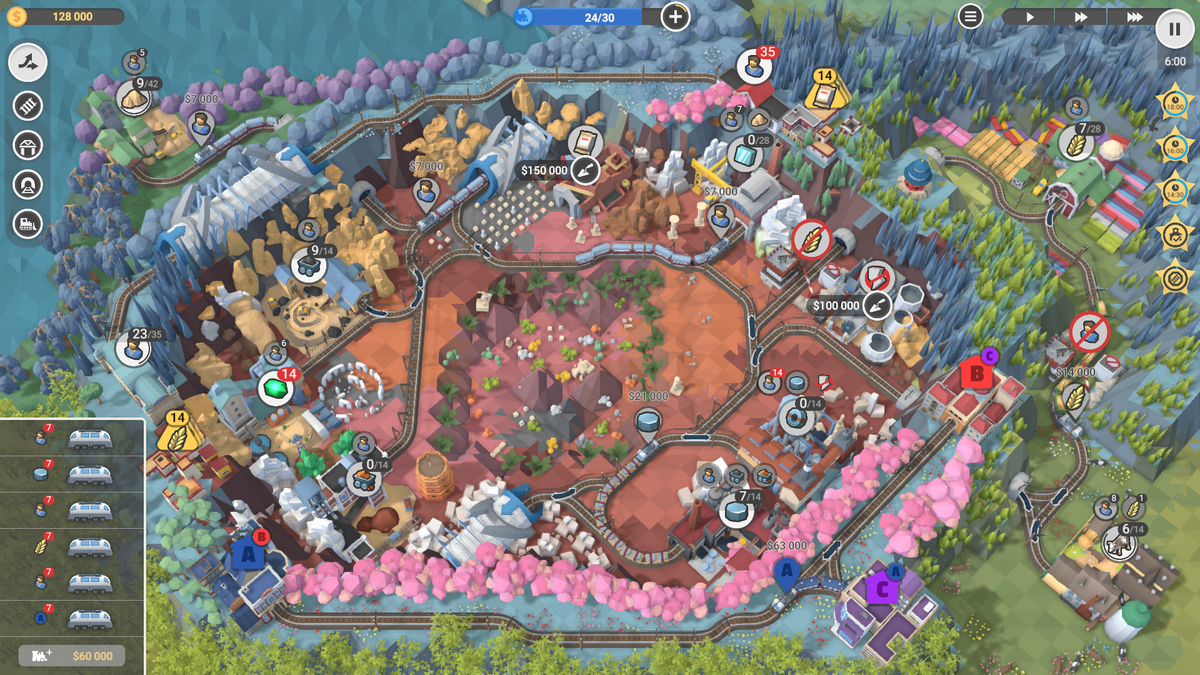Select the wheat cargo train row
The image size is (1200, 675).
(72, 547)
